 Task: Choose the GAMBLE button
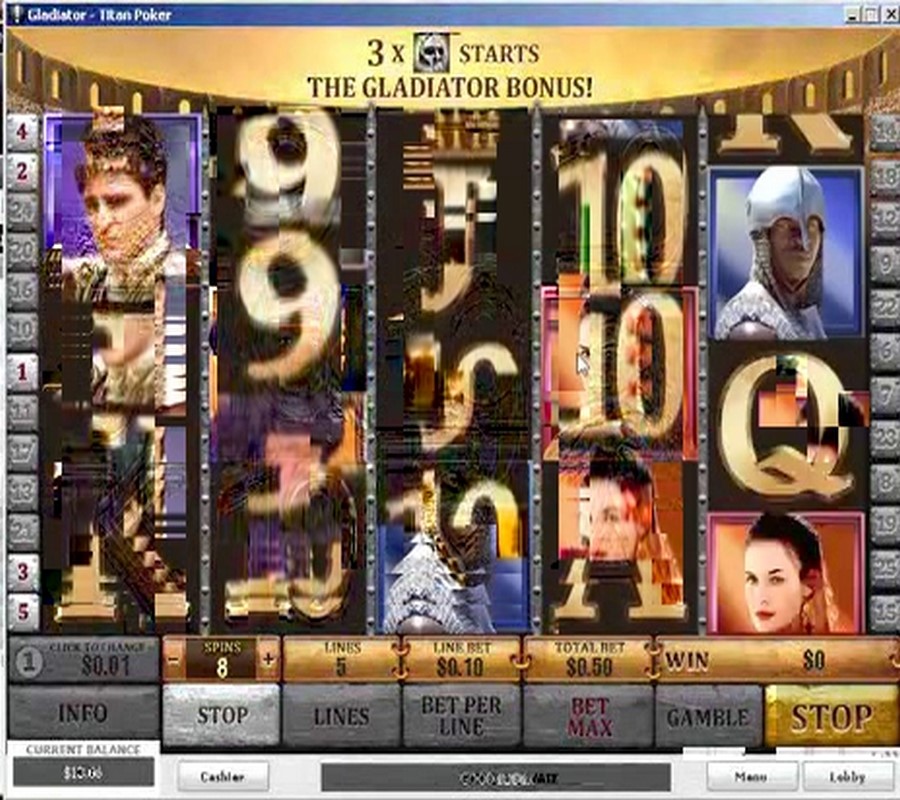[x=708, y=716]
